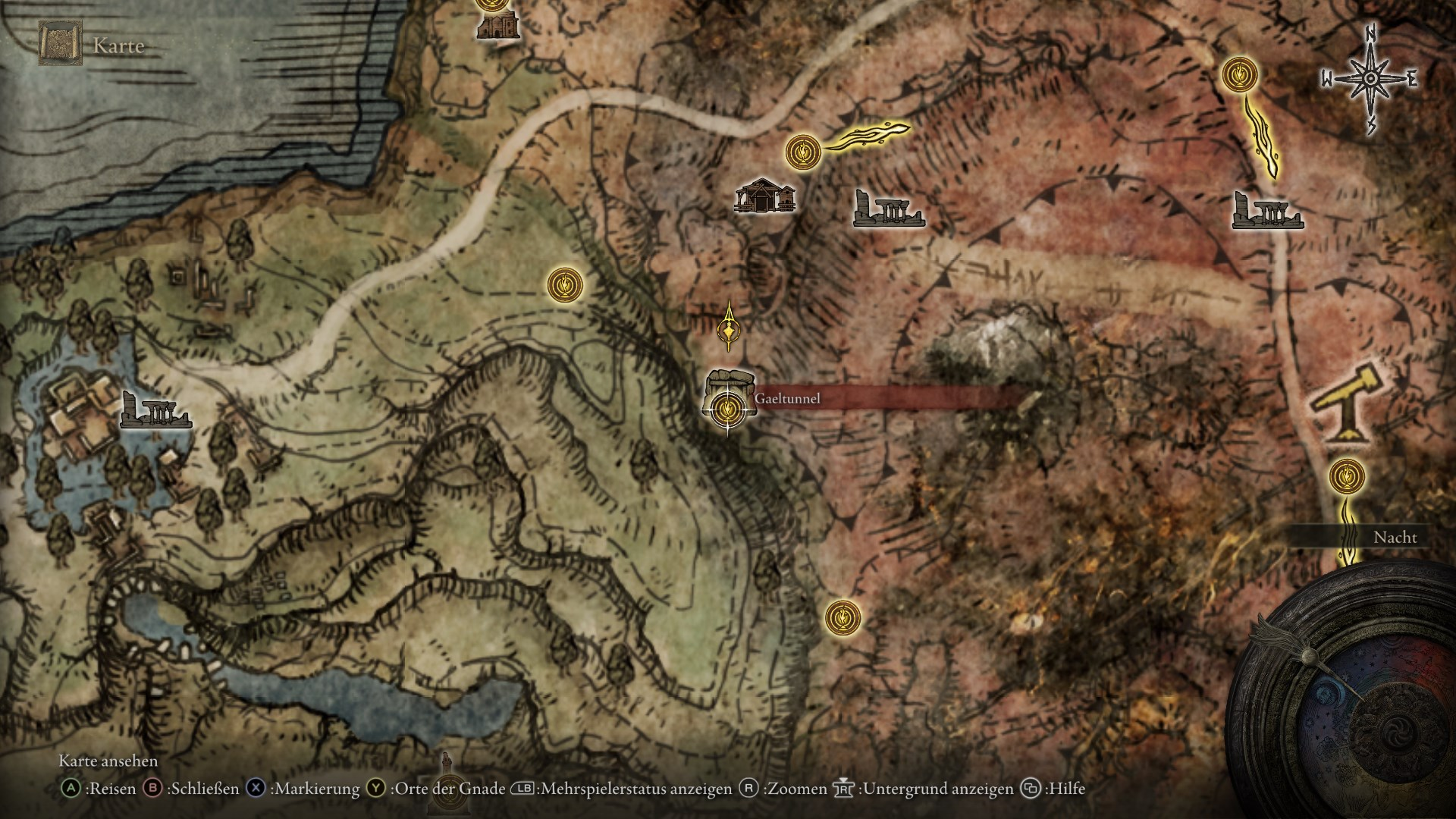Choose the grace with the sideways guidance ray
Screen dimensions: 1456x819
(x=803, y=152)
